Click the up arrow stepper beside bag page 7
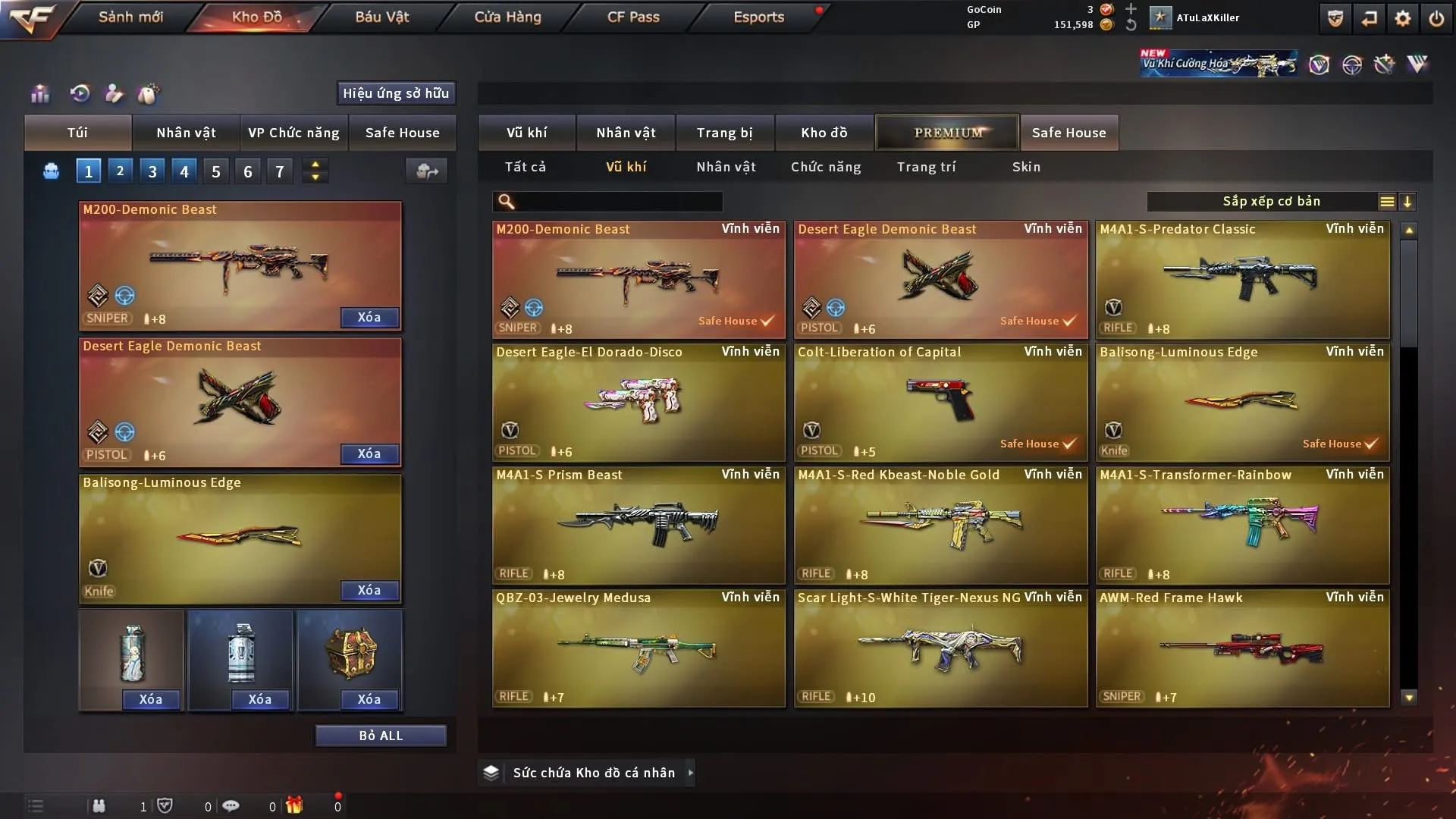This screenshot has width=1456, height=819. click(x=315, y=164)
